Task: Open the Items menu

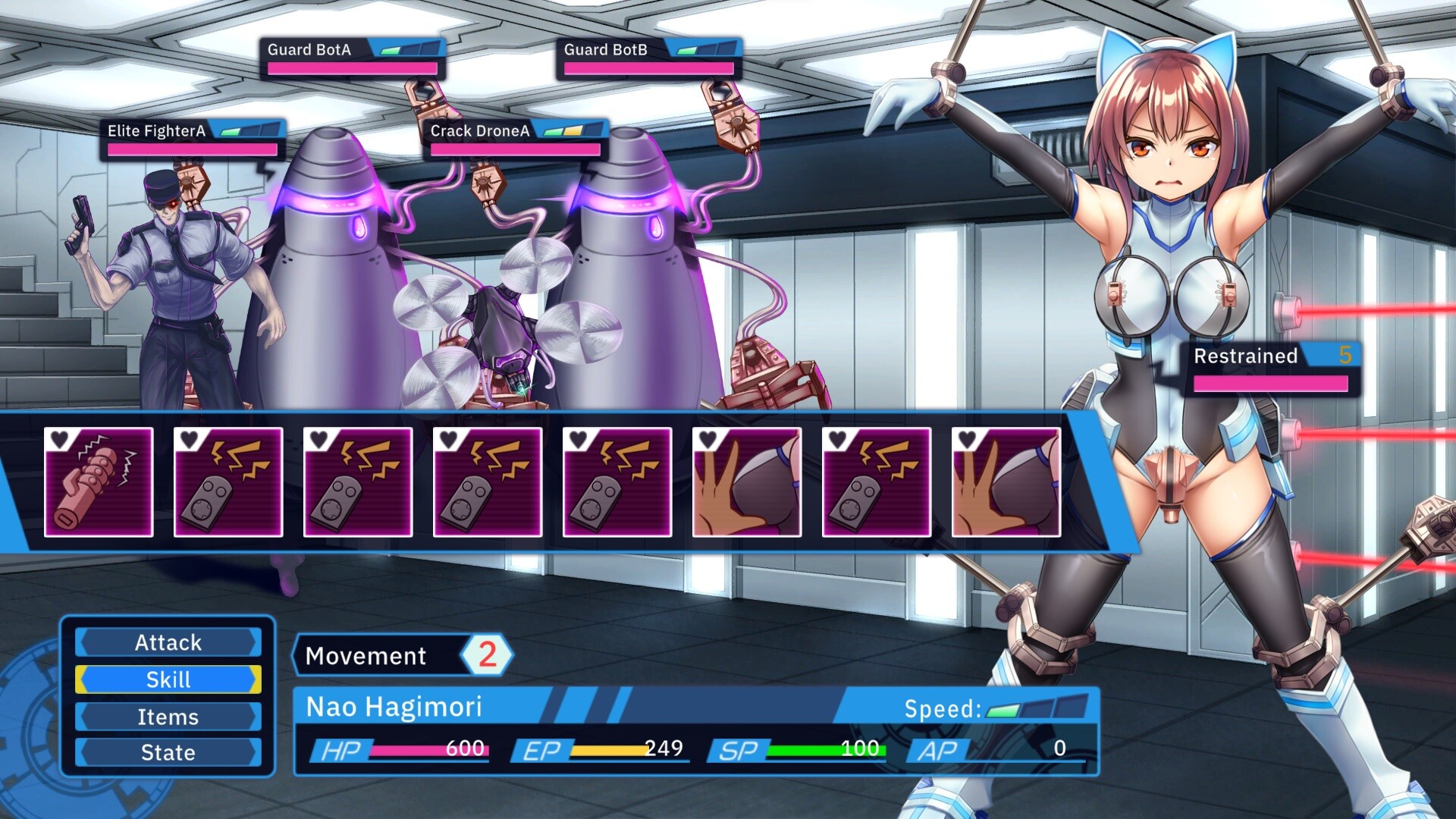Action: [x=168, y=717]
